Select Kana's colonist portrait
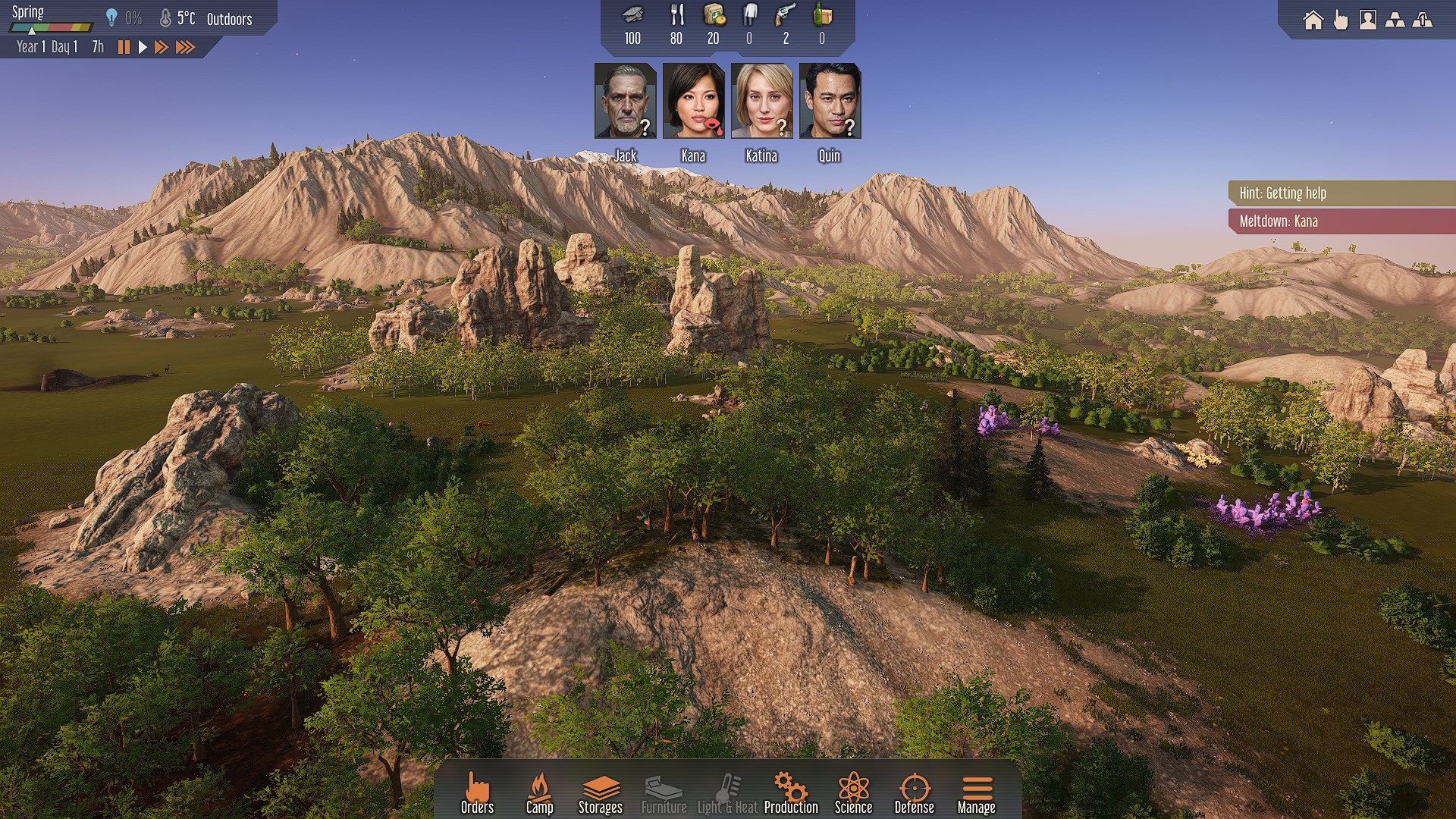 click(693, 101)
